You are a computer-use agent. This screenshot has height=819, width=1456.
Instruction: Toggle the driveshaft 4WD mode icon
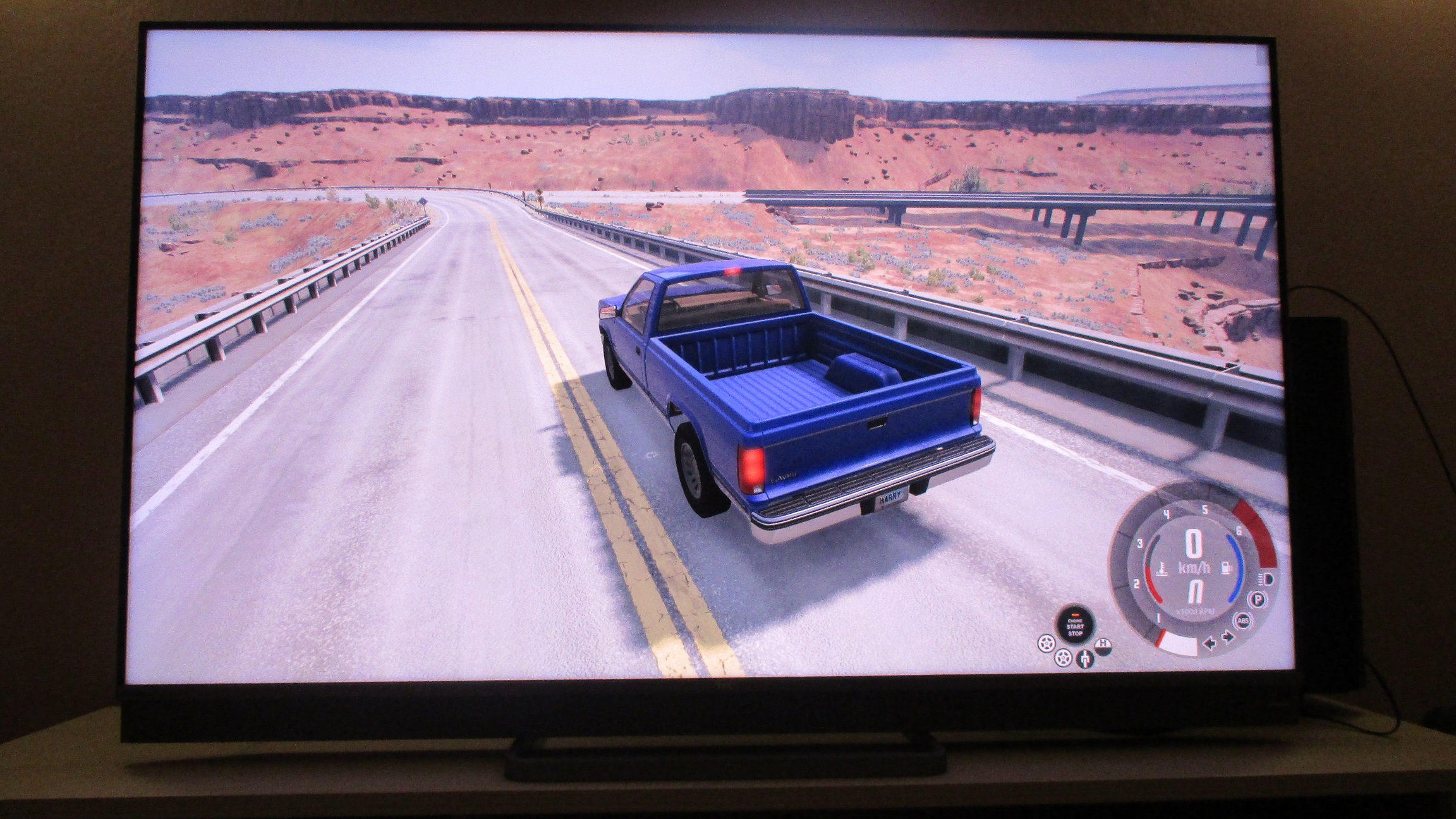(1085, 659)
